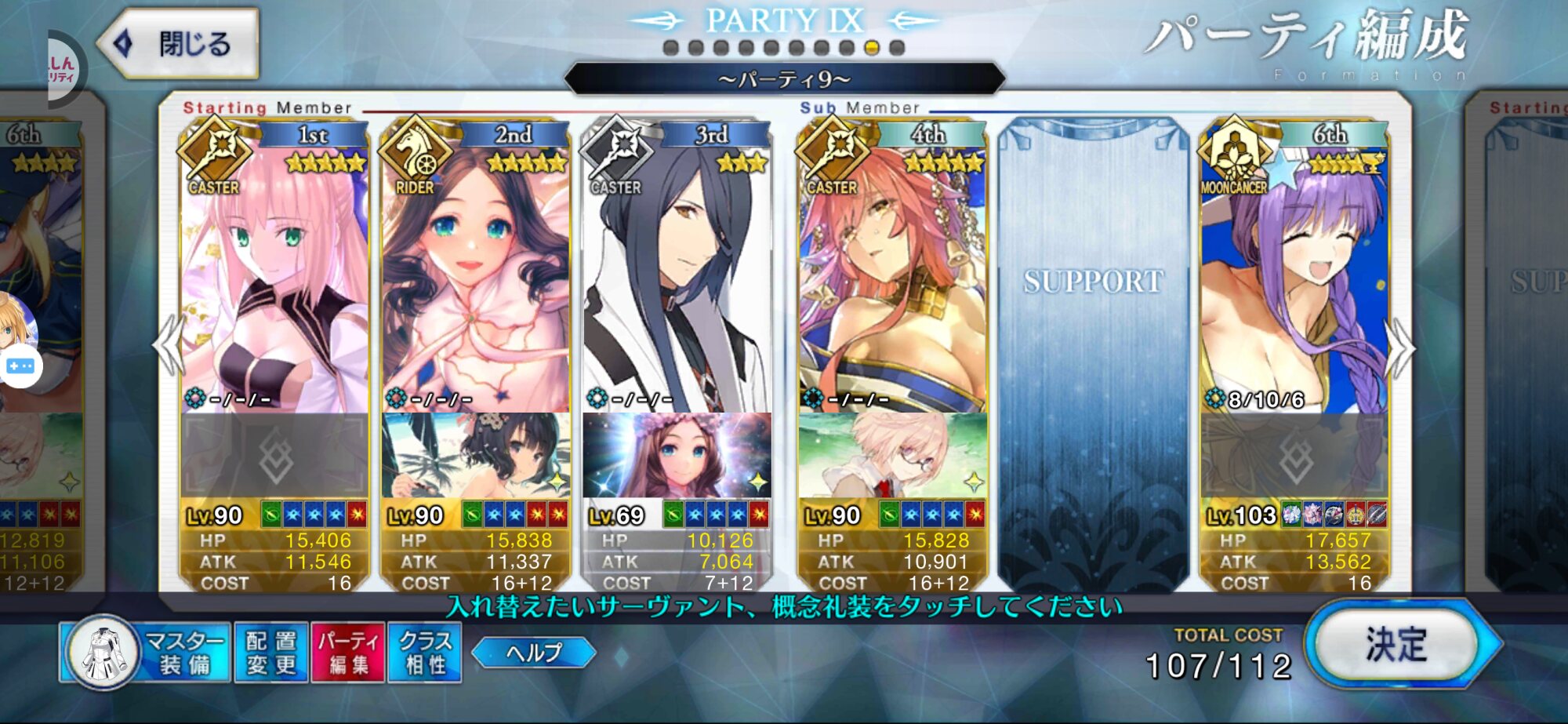Close the party formation screen
1568x724 pixels.
tap(180, 43)
